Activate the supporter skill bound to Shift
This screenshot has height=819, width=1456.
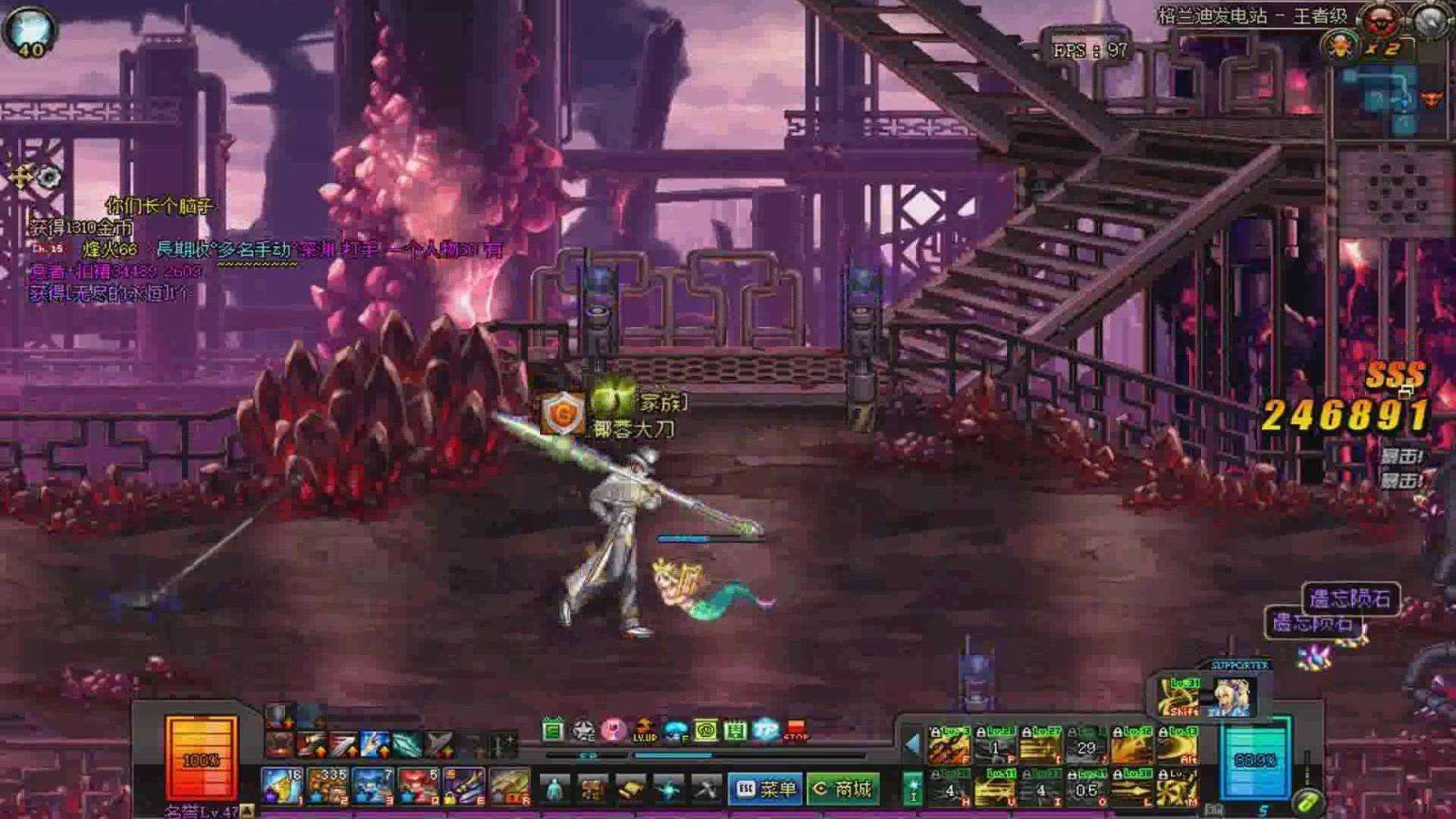tap(1178, 698)
